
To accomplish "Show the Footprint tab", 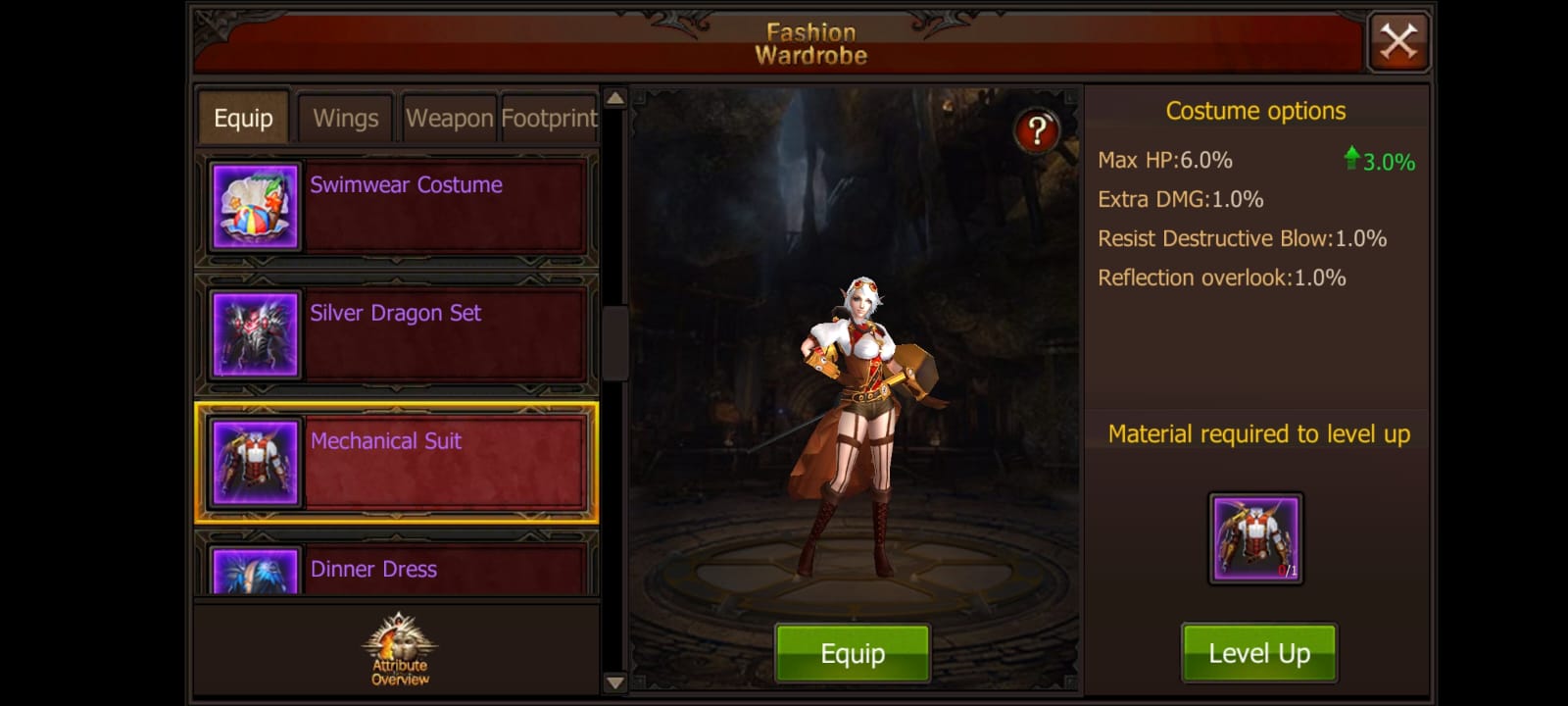I will [x=549, y=119].
